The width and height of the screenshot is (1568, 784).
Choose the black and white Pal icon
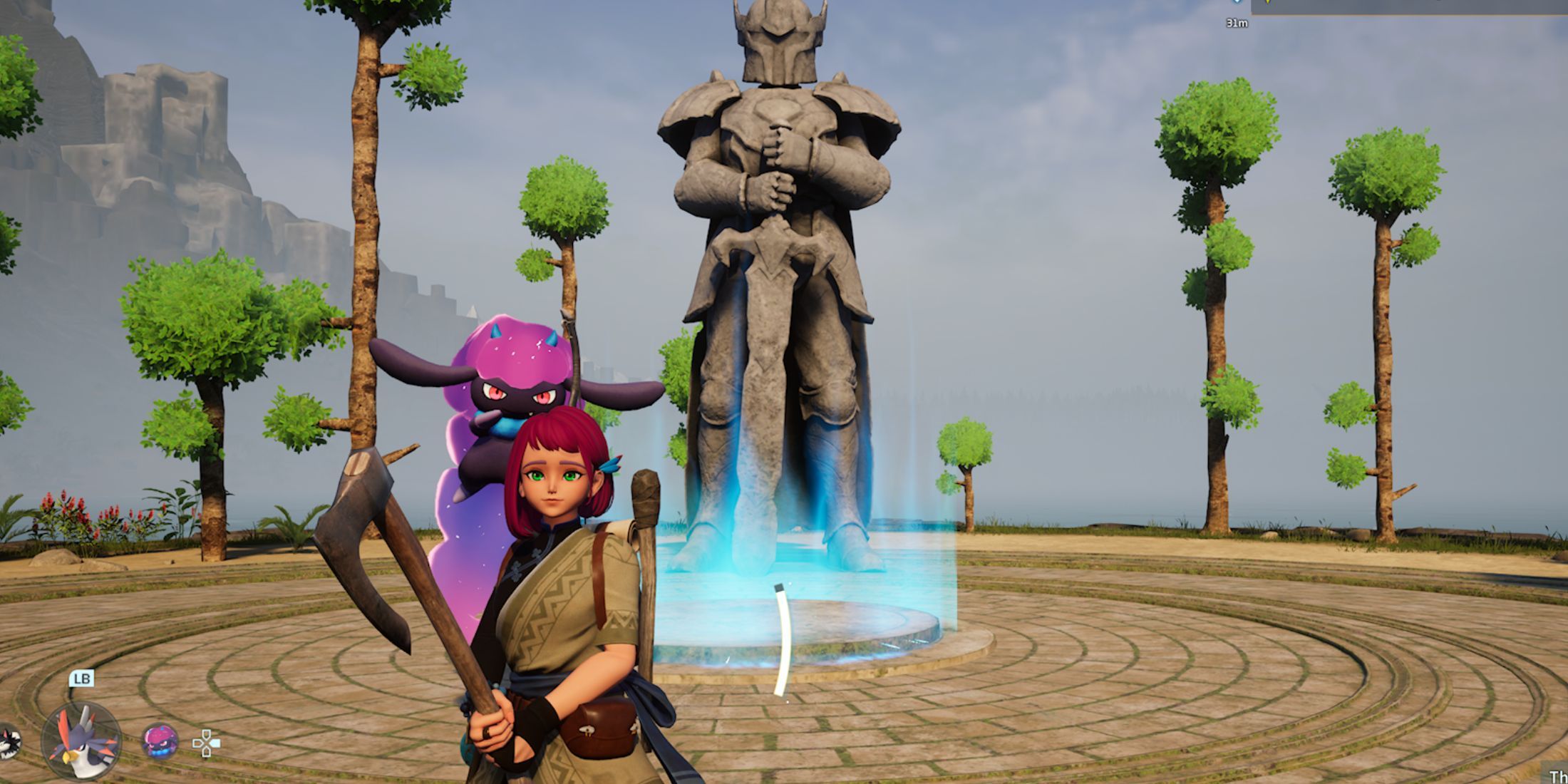click(x=9, y=741)
